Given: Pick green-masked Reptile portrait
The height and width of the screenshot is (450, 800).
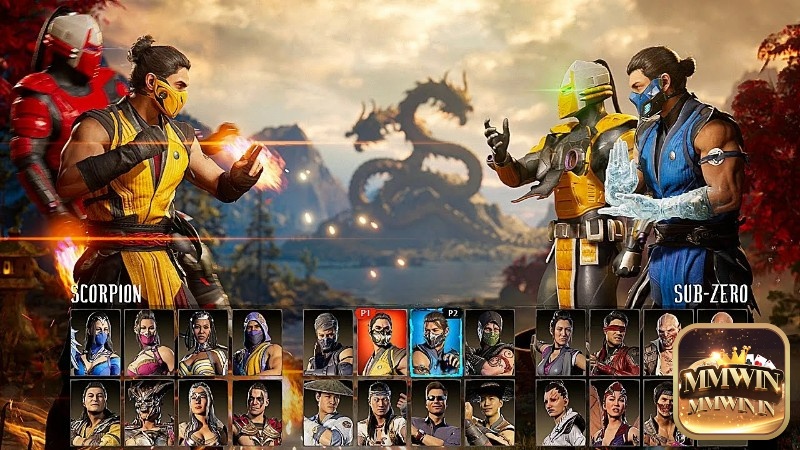Looking at the screenshot, I should coord(489,342).
